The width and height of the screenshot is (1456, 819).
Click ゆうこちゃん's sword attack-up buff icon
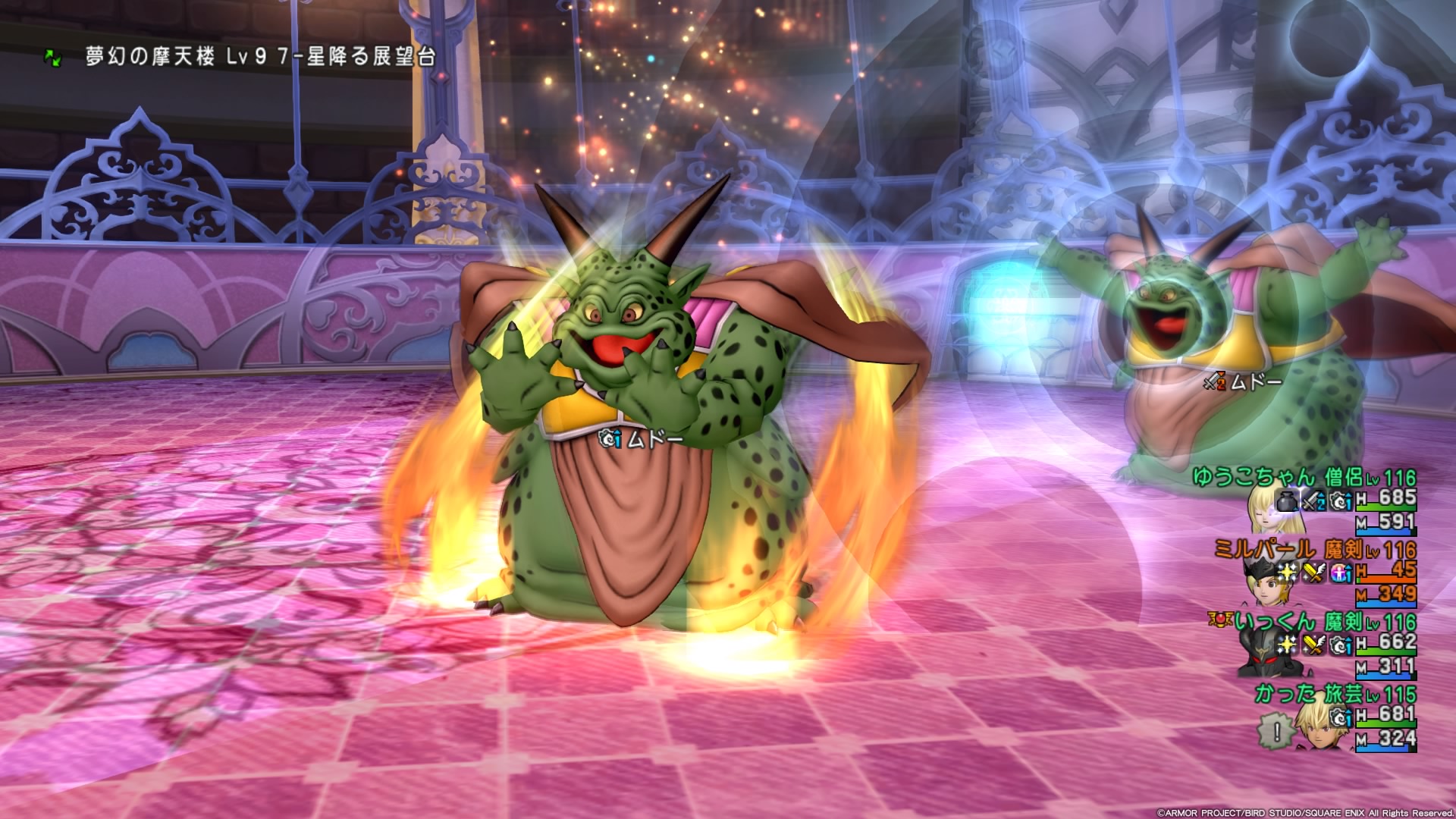click(1314, 500)
